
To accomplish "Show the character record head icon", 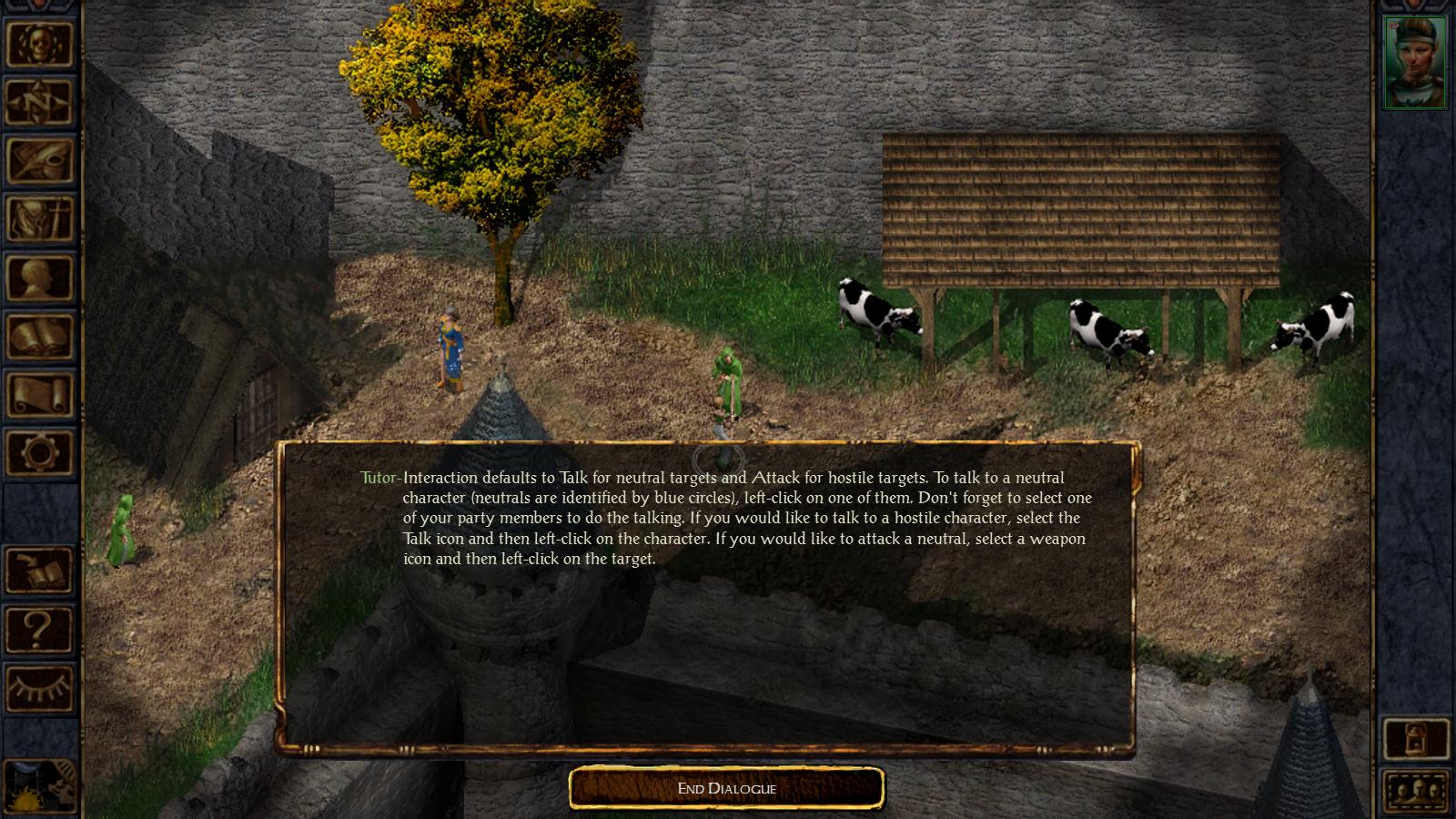I will click(x=39, y=278).
